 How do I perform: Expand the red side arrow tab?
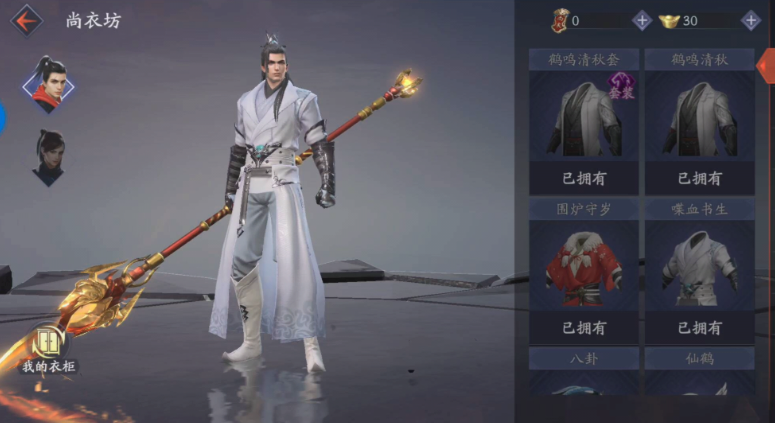coord(766,67)
